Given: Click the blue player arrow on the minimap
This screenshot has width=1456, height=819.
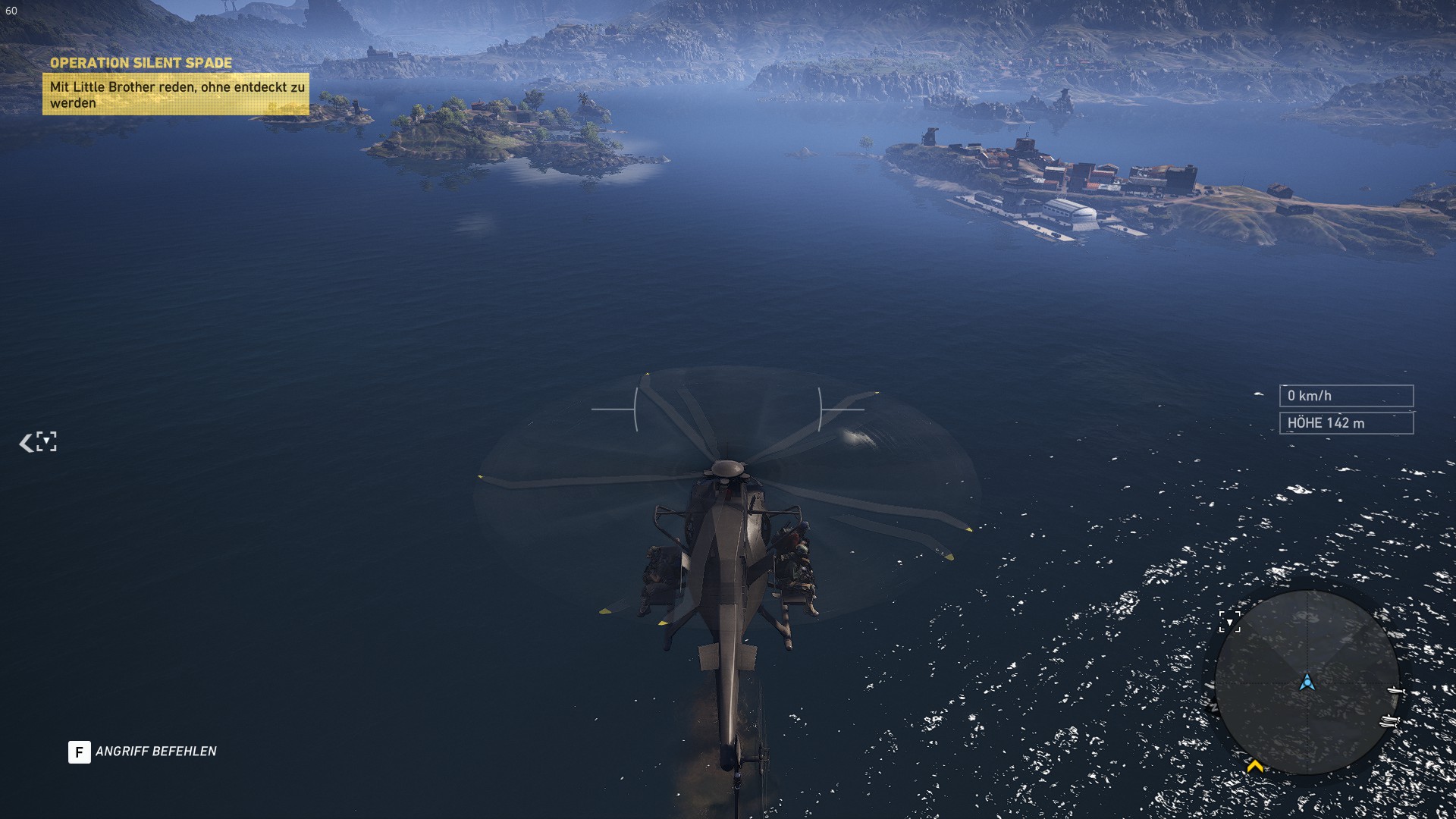Looking at the screenshot, I should (1308, 682).
